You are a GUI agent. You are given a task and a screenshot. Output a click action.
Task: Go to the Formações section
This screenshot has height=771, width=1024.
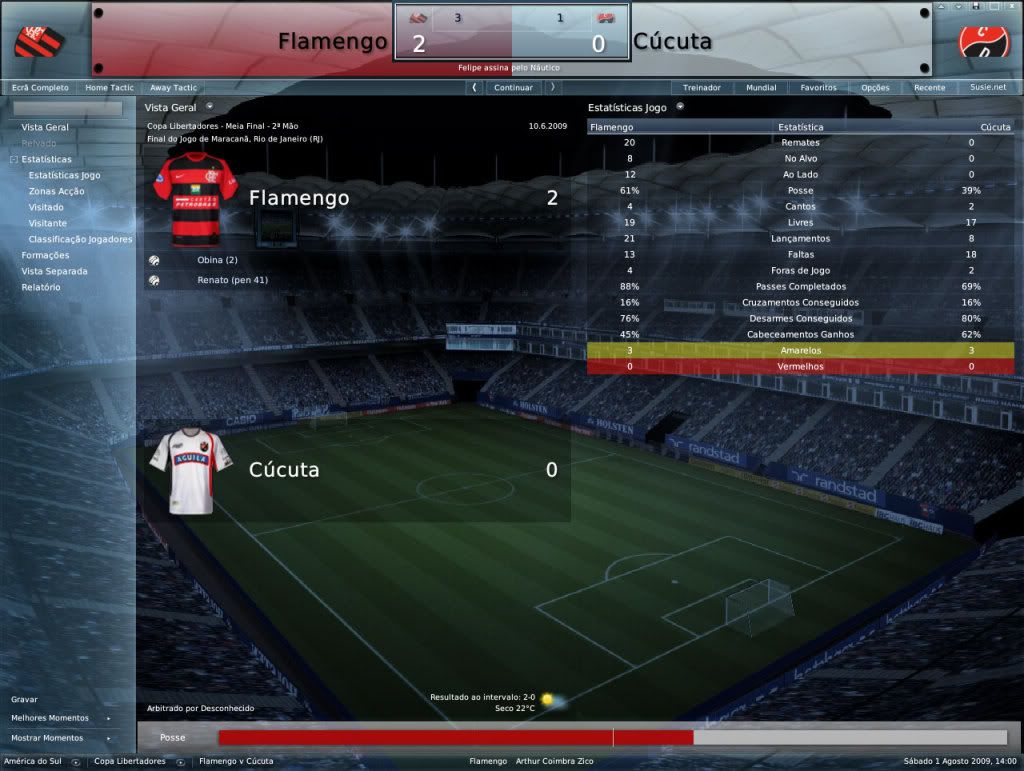45,255
